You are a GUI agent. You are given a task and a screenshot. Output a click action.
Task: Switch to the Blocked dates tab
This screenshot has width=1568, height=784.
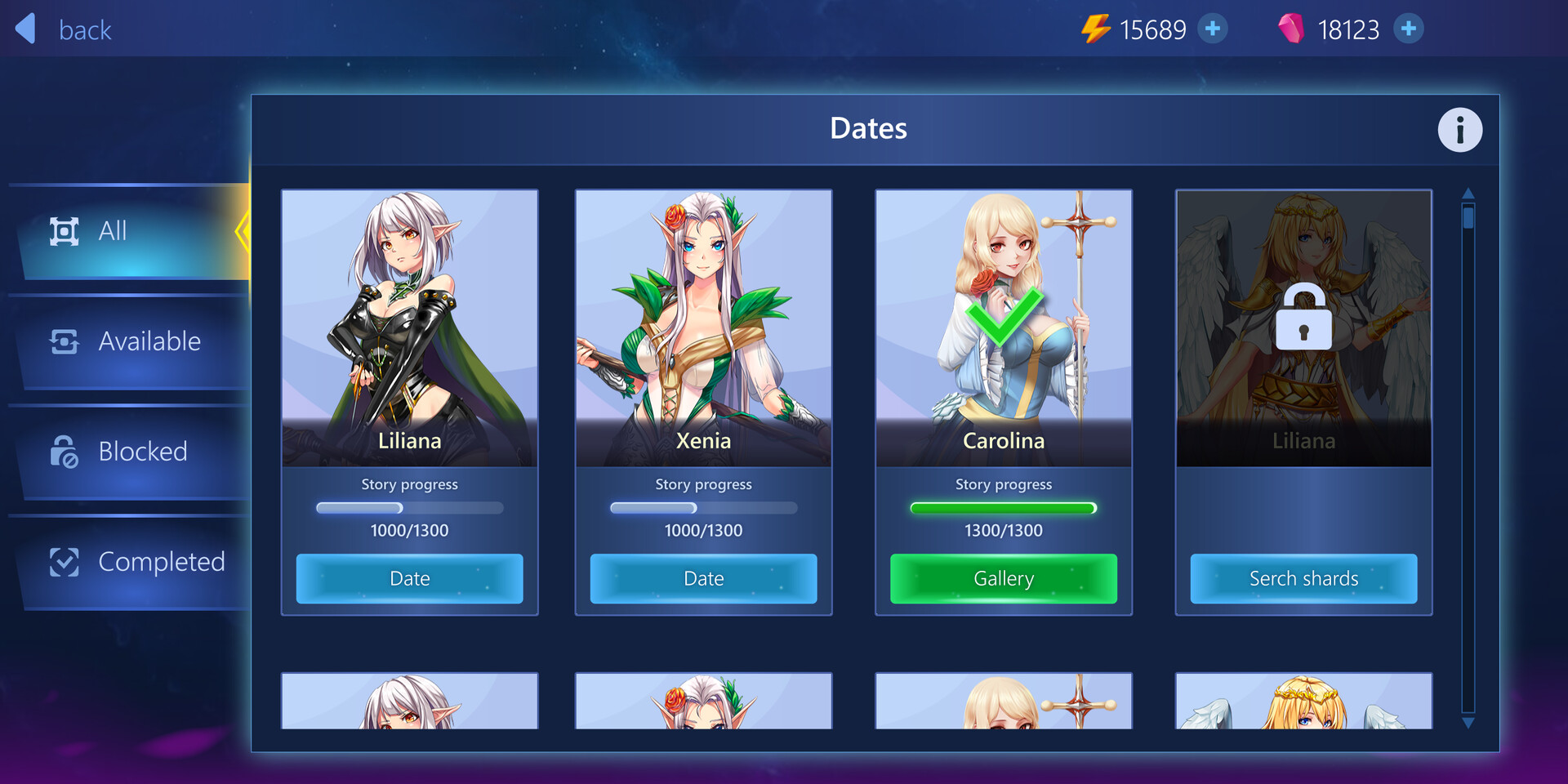131,452
